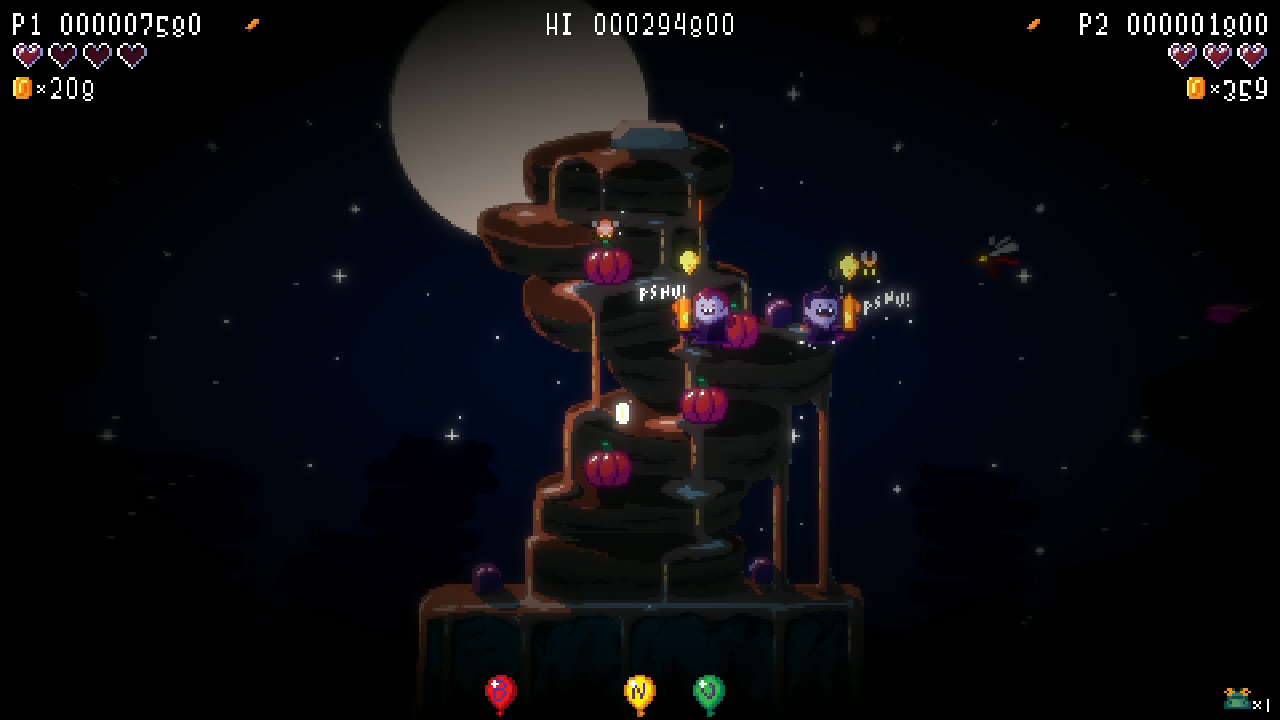Screen dimensions: 1280x720
Task: Click the first heart in P1 health bar
Action: pos(27,55)
